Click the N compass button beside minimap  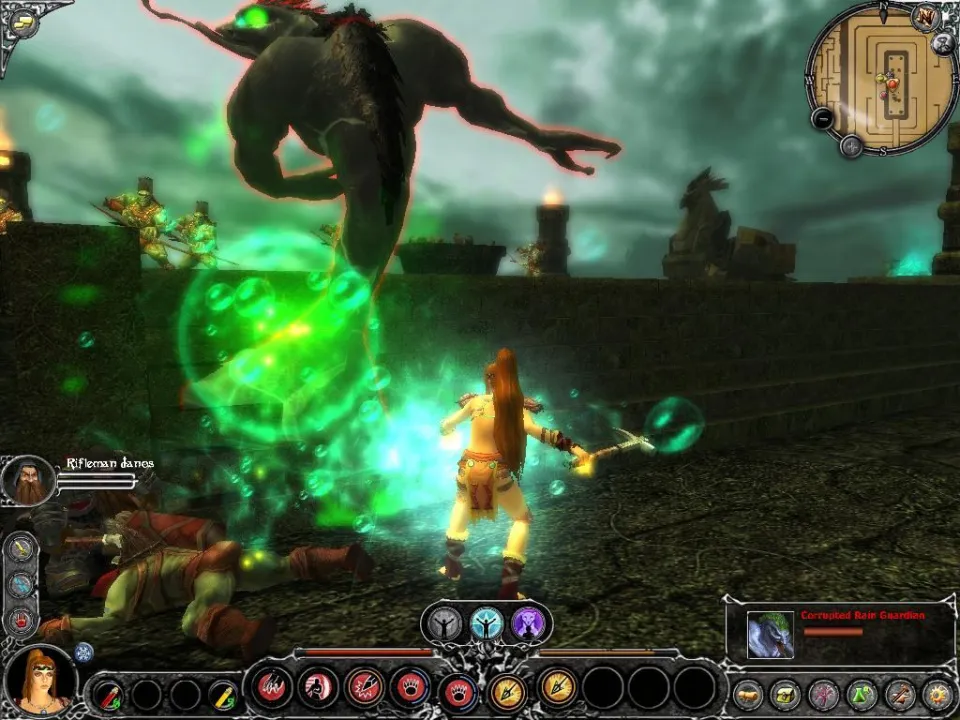point(925,17)
